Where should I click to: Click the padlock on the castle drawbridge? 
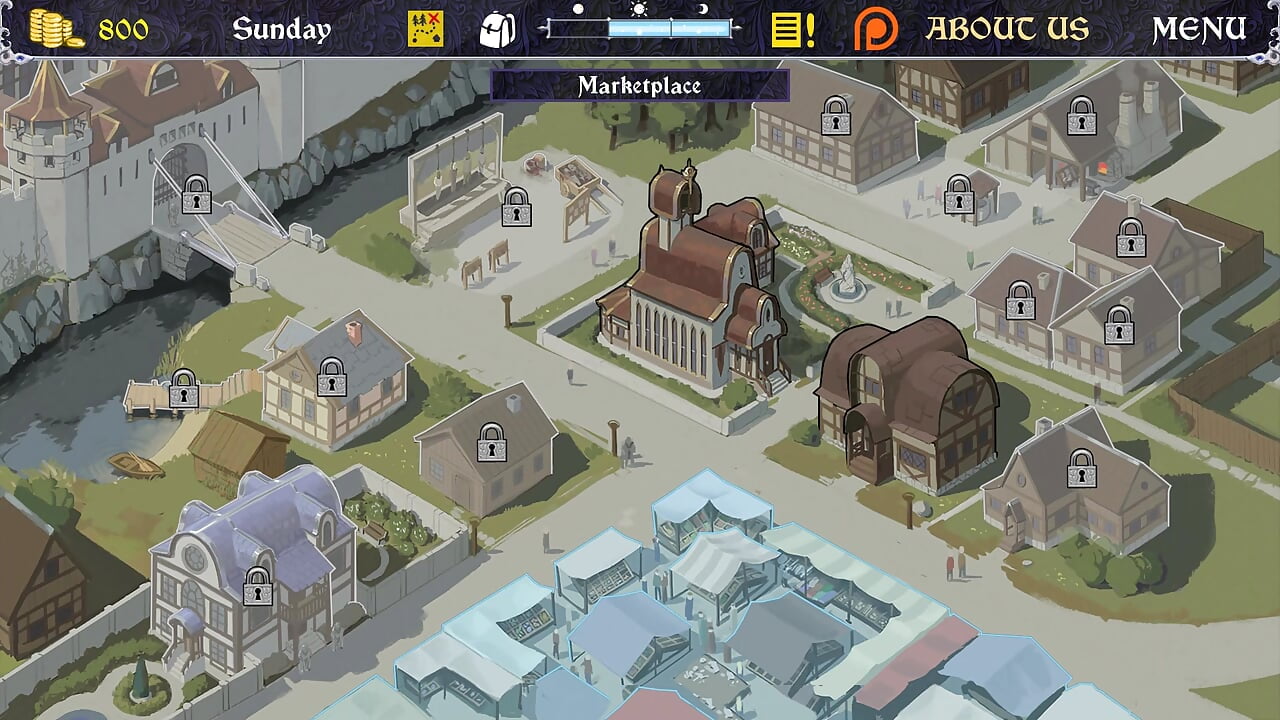[196, 194]
